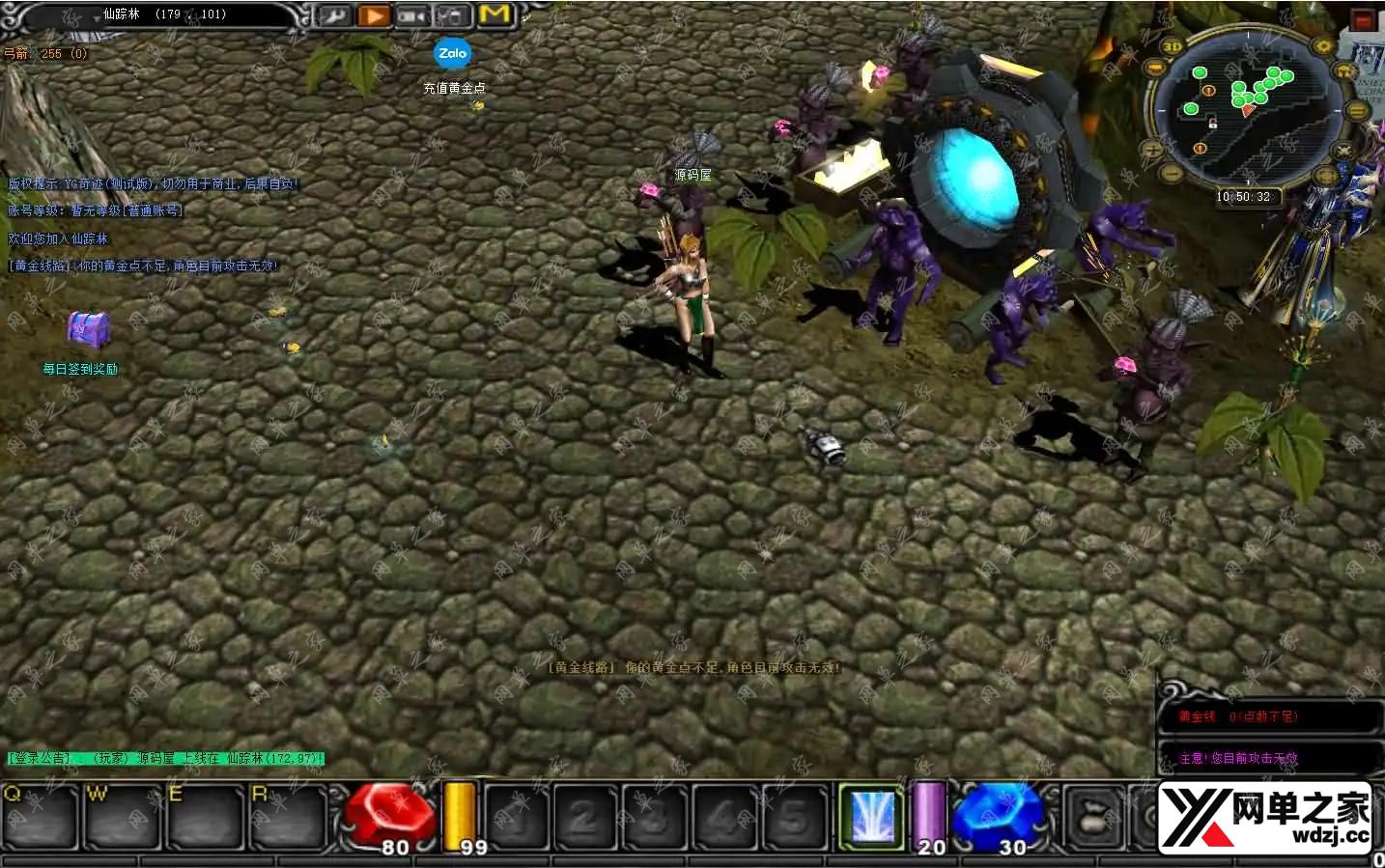This screenshot has width=1385, height=868.
Task: Open the yellow M map button
Action: [494, 14]
